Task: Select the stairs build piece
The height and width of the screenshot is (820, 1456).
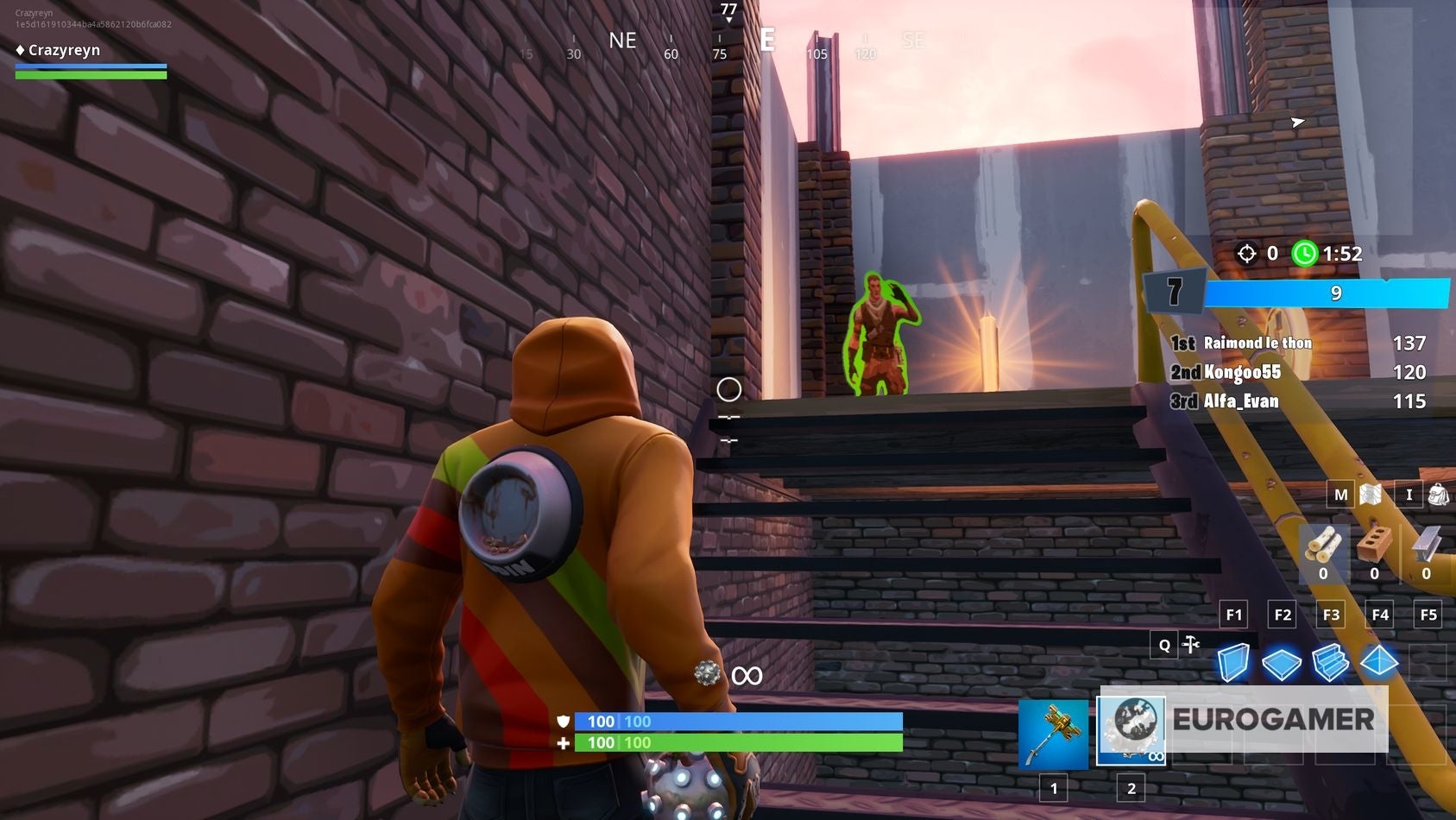Action: (1332, 663)
